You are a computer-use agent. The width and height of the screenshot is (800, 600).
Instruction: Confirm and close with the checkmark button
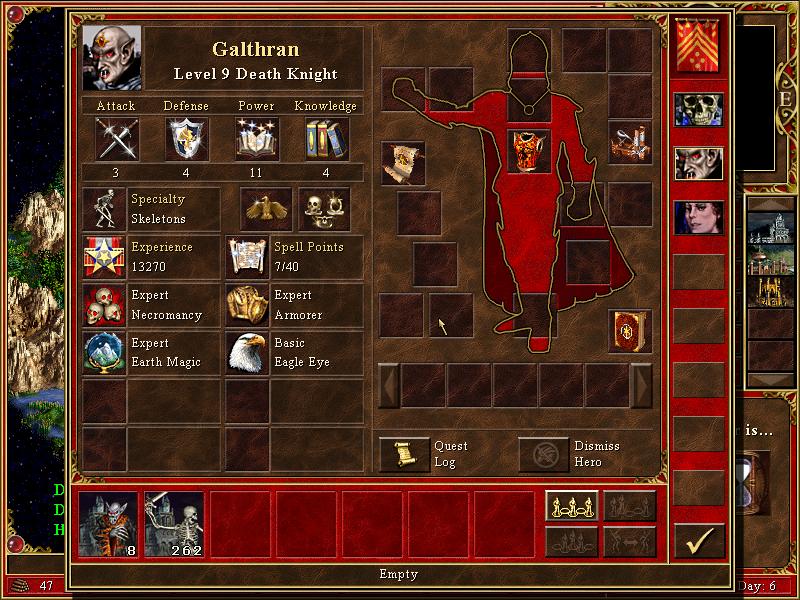click(699, 541)
